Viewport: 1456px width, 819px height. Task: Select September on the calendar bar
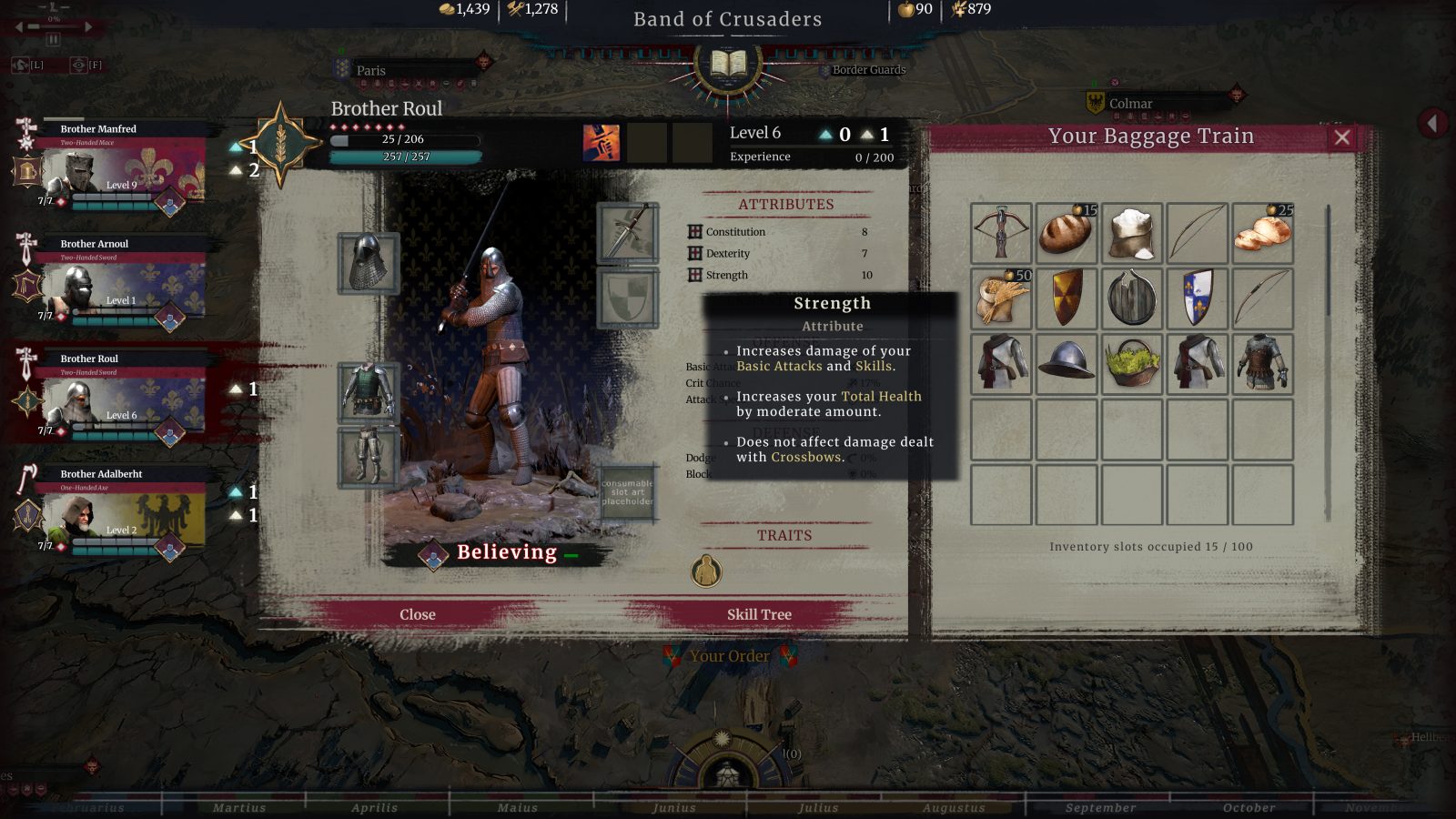(x=1101, y=807)
